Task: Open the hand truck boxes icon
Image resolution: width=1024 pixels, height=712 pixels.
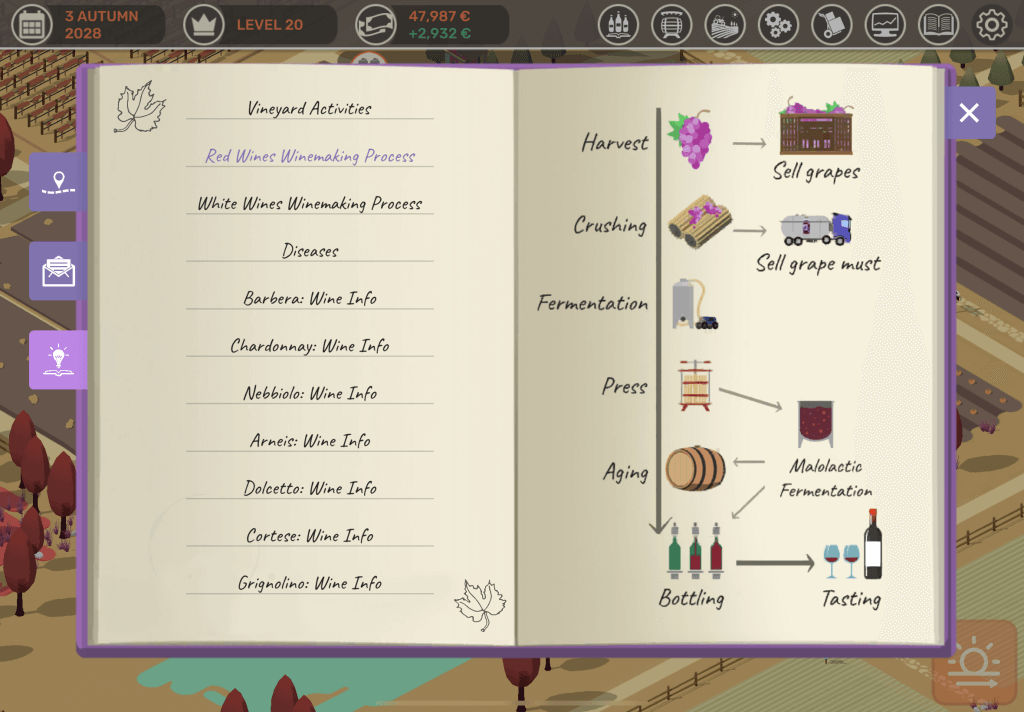Action: 832,24
